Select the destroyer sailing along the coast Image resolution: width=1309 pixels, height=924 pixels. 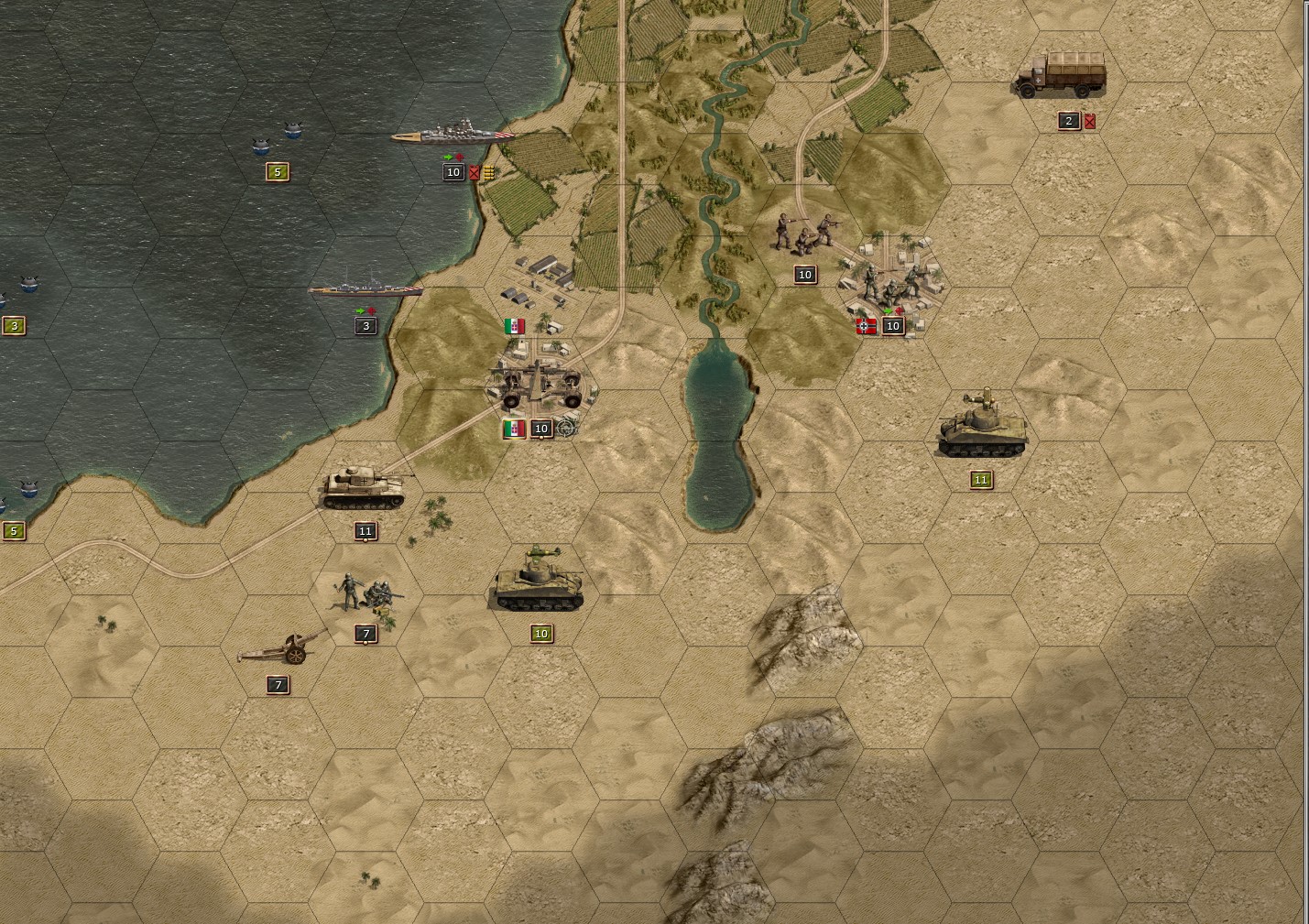click(366, 288)
